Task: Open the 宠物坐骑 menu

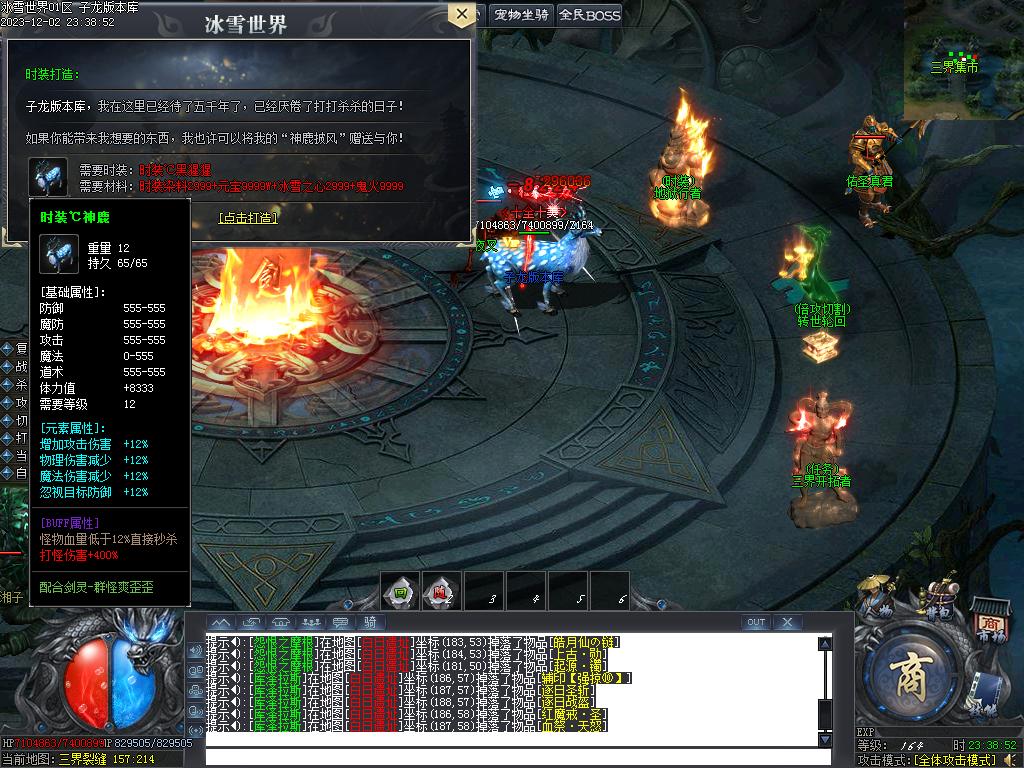Action: click(x=521, y=14)
